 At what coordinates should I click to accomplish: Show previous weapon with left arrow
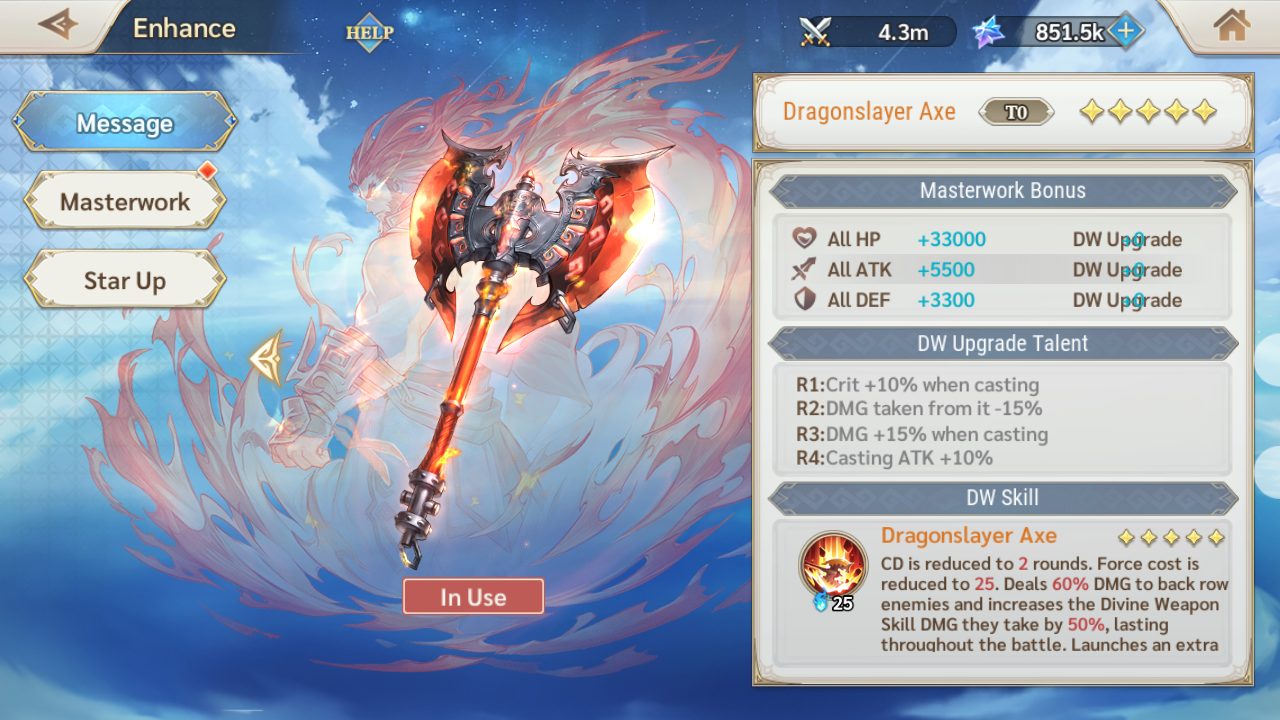point(266,357)
